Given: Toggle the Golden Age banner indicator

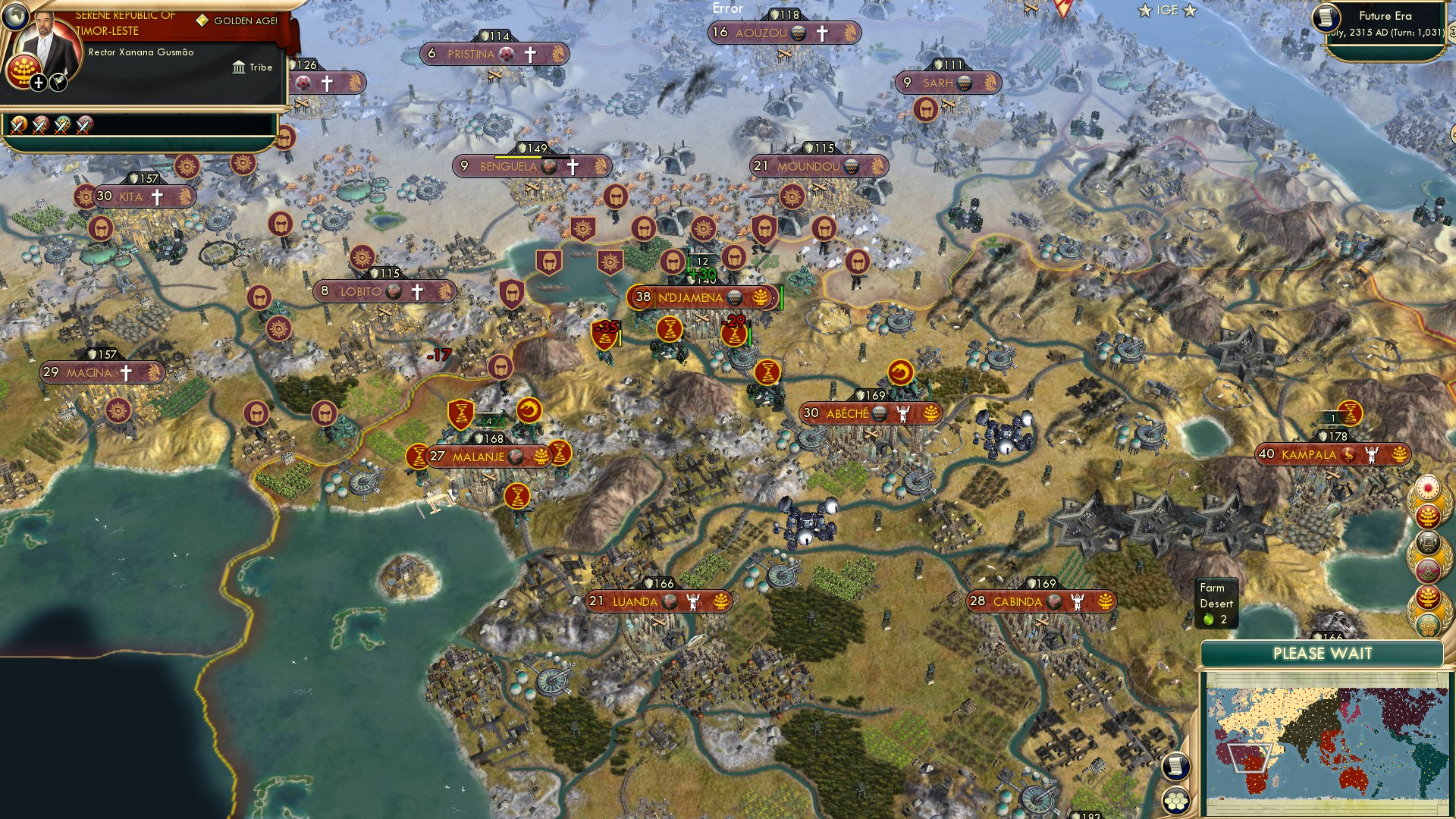Looking at the screenshot, I should 203,20.
